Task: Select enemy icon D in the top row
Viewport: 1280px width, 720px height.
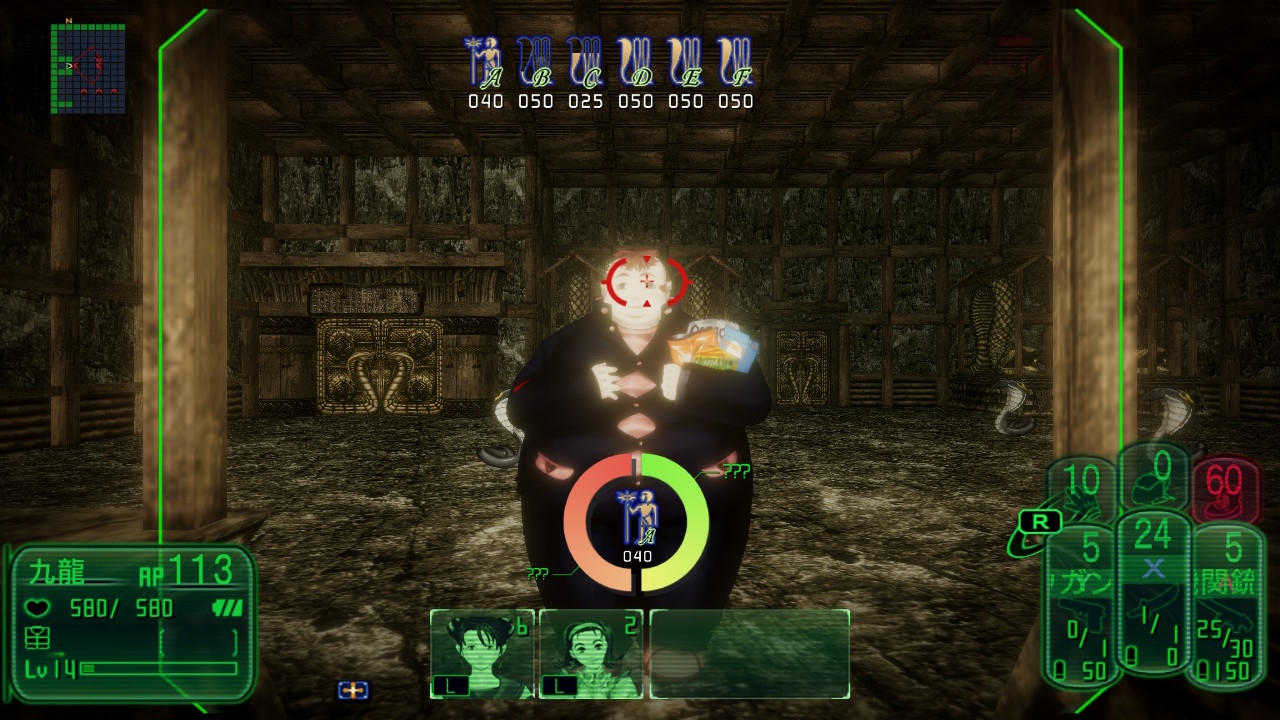Action: tap(636, 64)
